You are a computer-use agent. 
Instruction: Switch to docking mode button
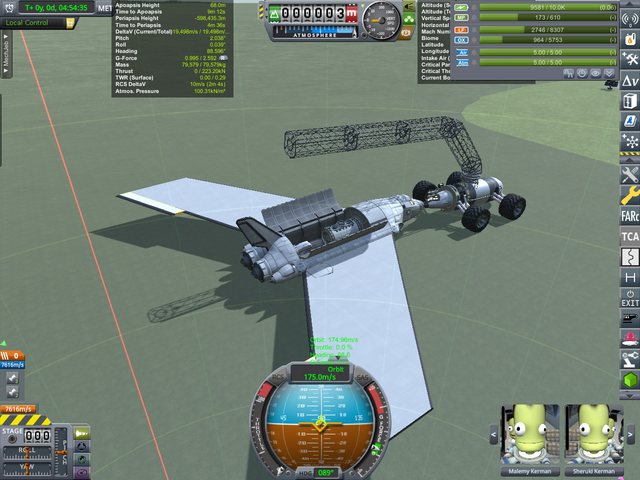[x=82, y=447]
